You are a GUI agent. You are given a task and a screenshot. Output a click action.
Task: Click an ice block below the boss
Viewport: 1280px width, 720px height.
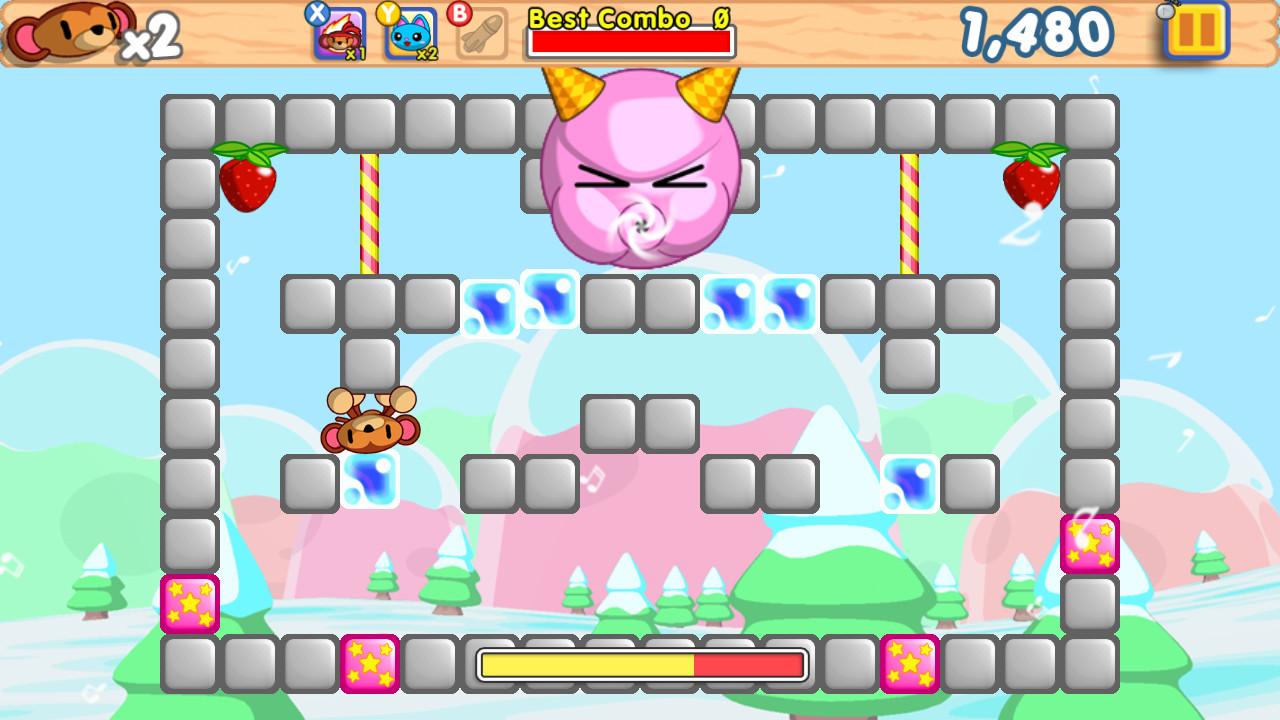548,301
